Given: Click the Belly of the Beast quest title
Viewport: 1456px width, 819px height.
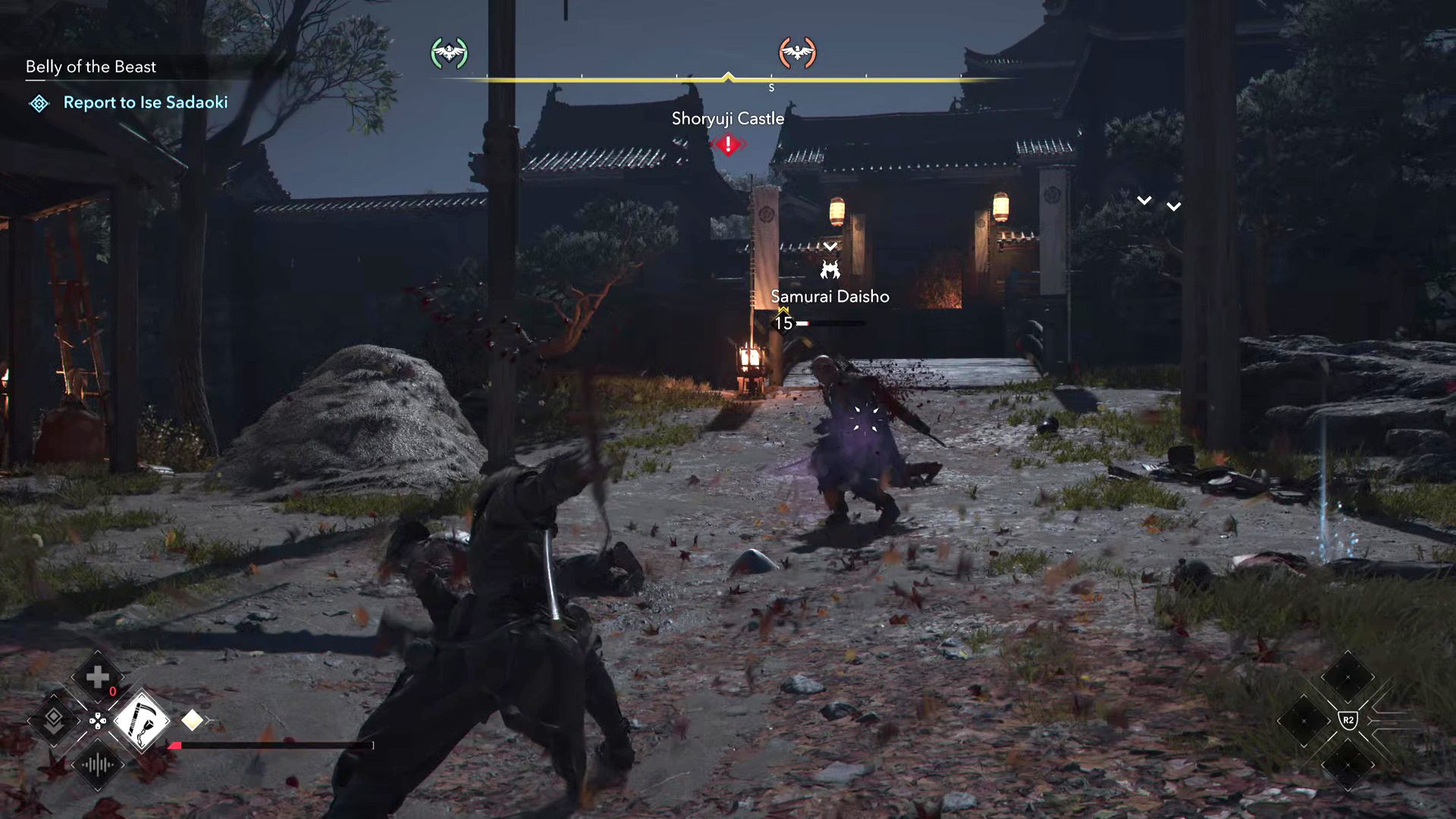Looking at the screenshot, I should [91, 67].
